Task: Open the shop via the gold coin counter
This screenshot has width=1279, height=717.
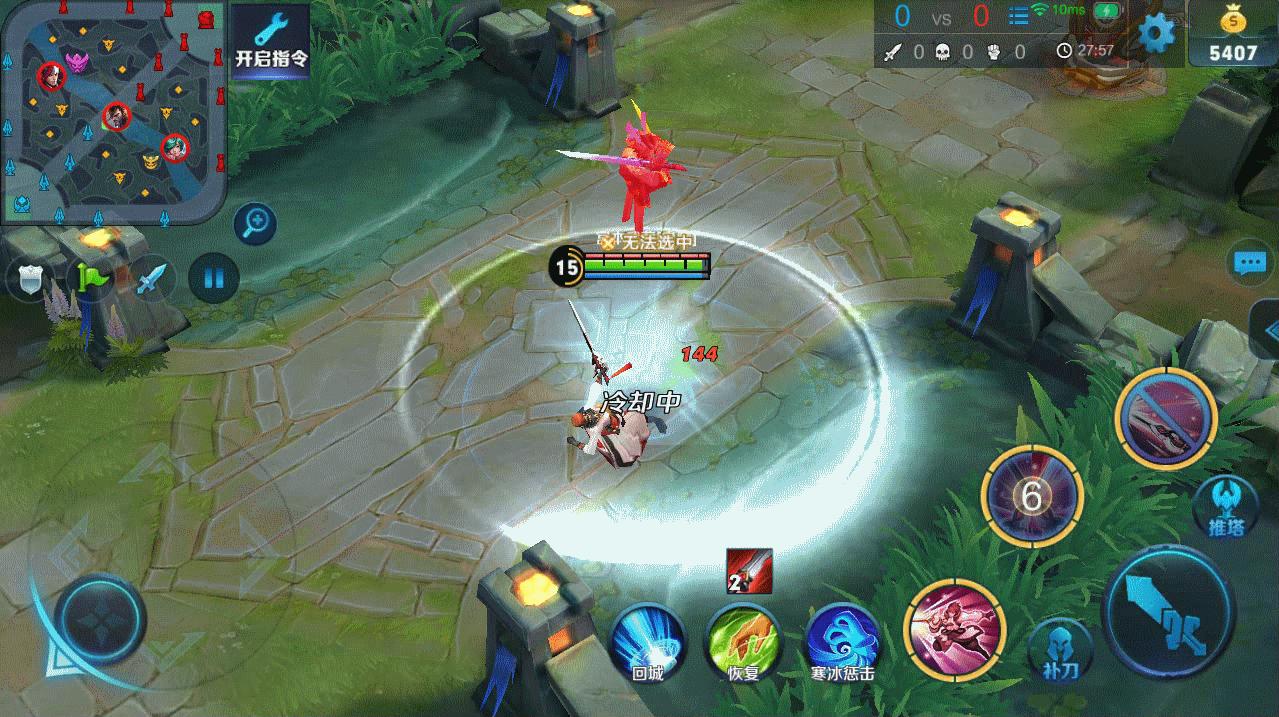Action: [x=1232, y=38]
